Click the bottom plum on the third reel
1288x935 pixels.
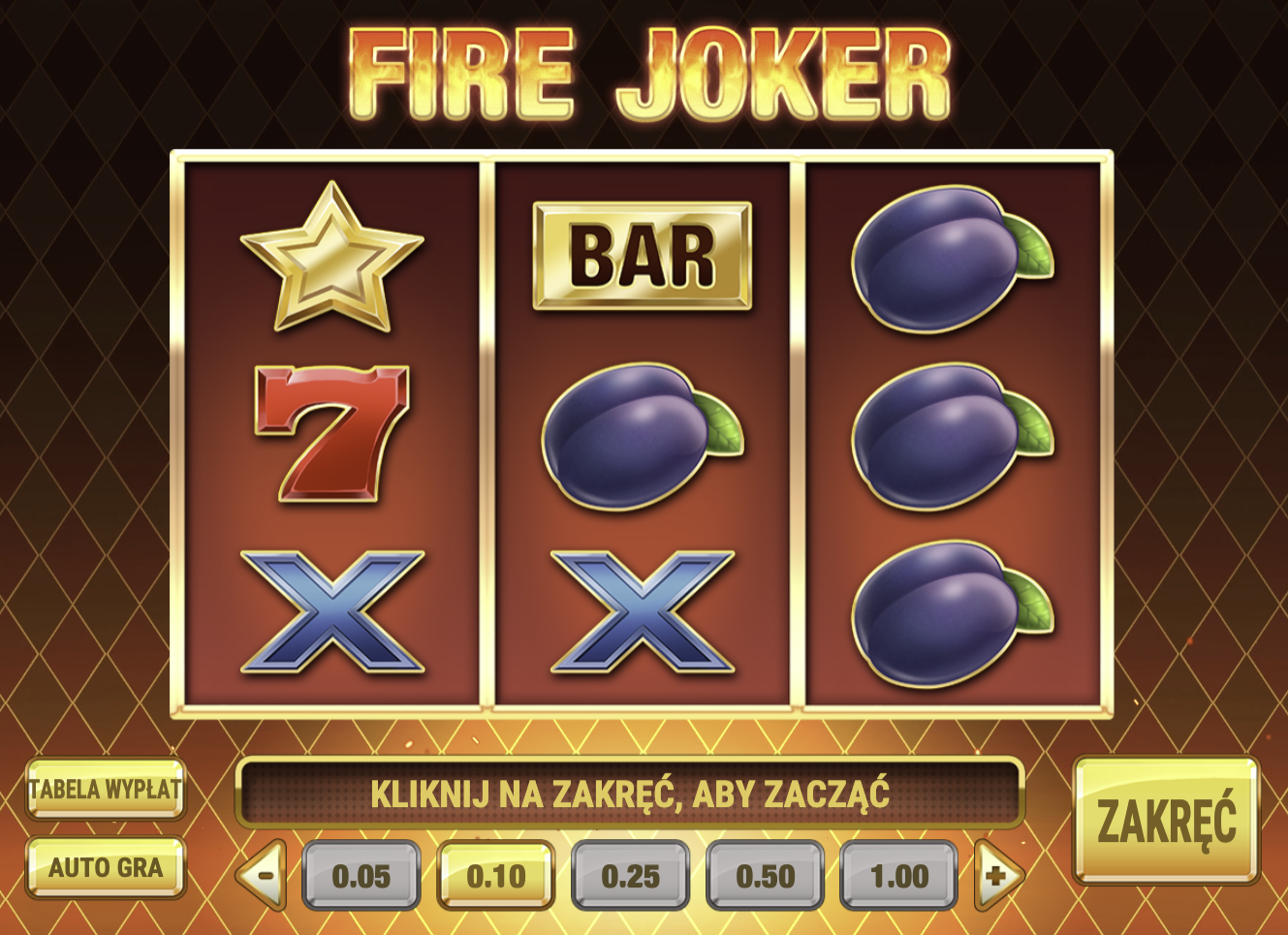point(940,615)
